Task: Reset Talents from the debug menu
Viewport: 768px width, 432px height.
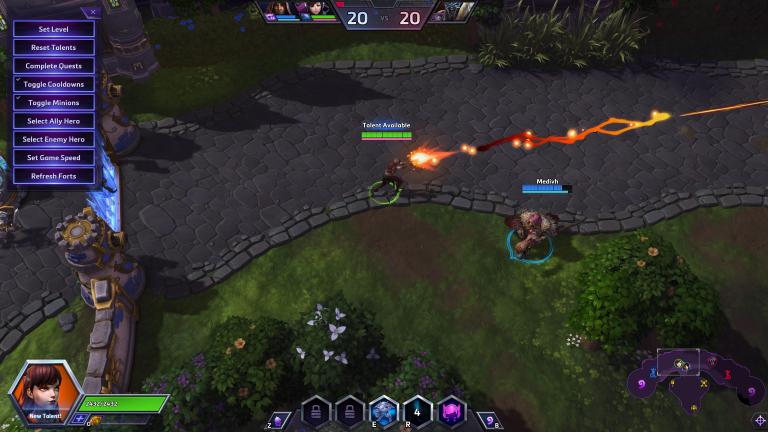Action: point(54,47)
